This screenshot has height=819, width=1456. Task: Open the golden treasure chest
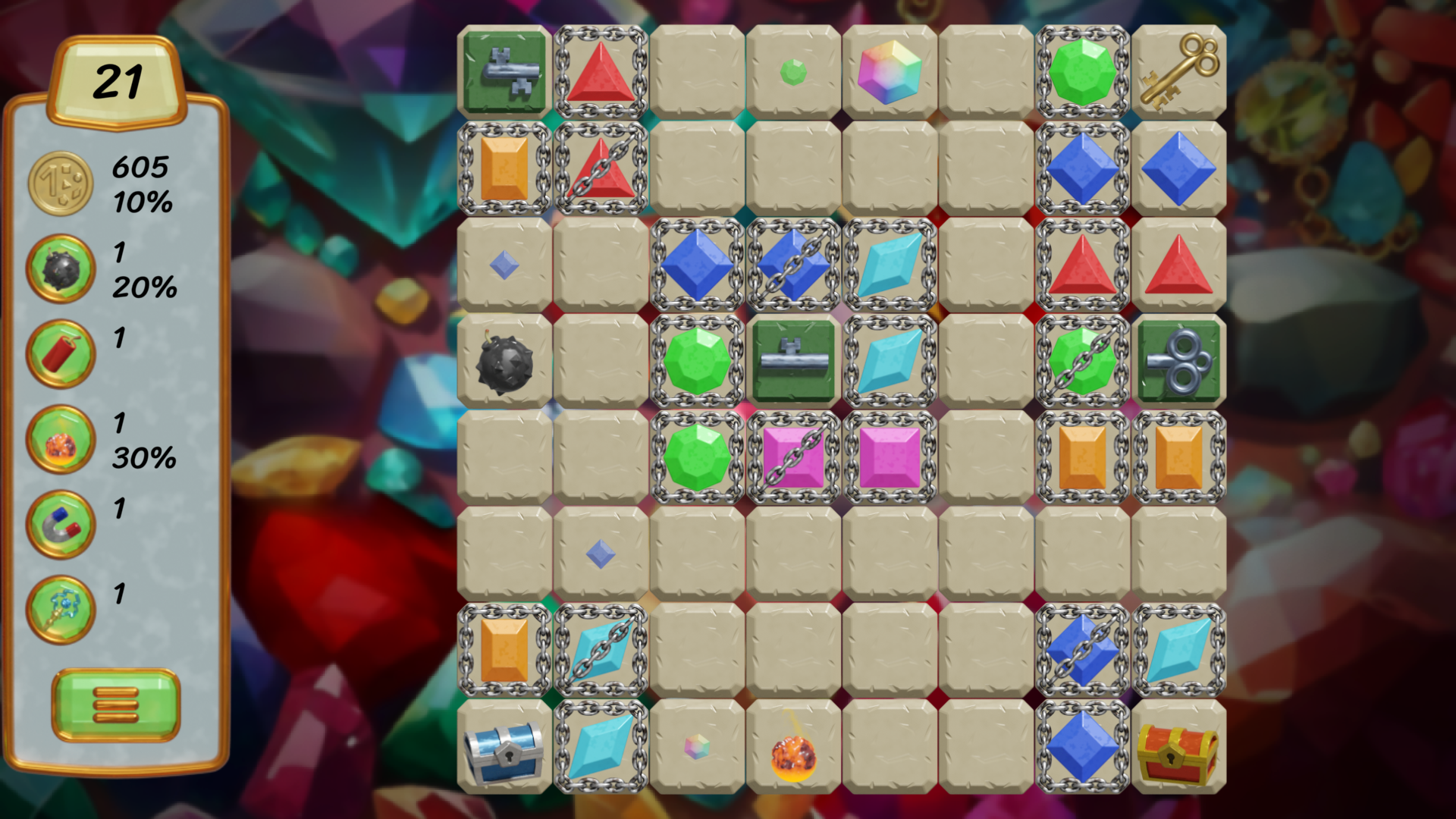click(1180, 749)
